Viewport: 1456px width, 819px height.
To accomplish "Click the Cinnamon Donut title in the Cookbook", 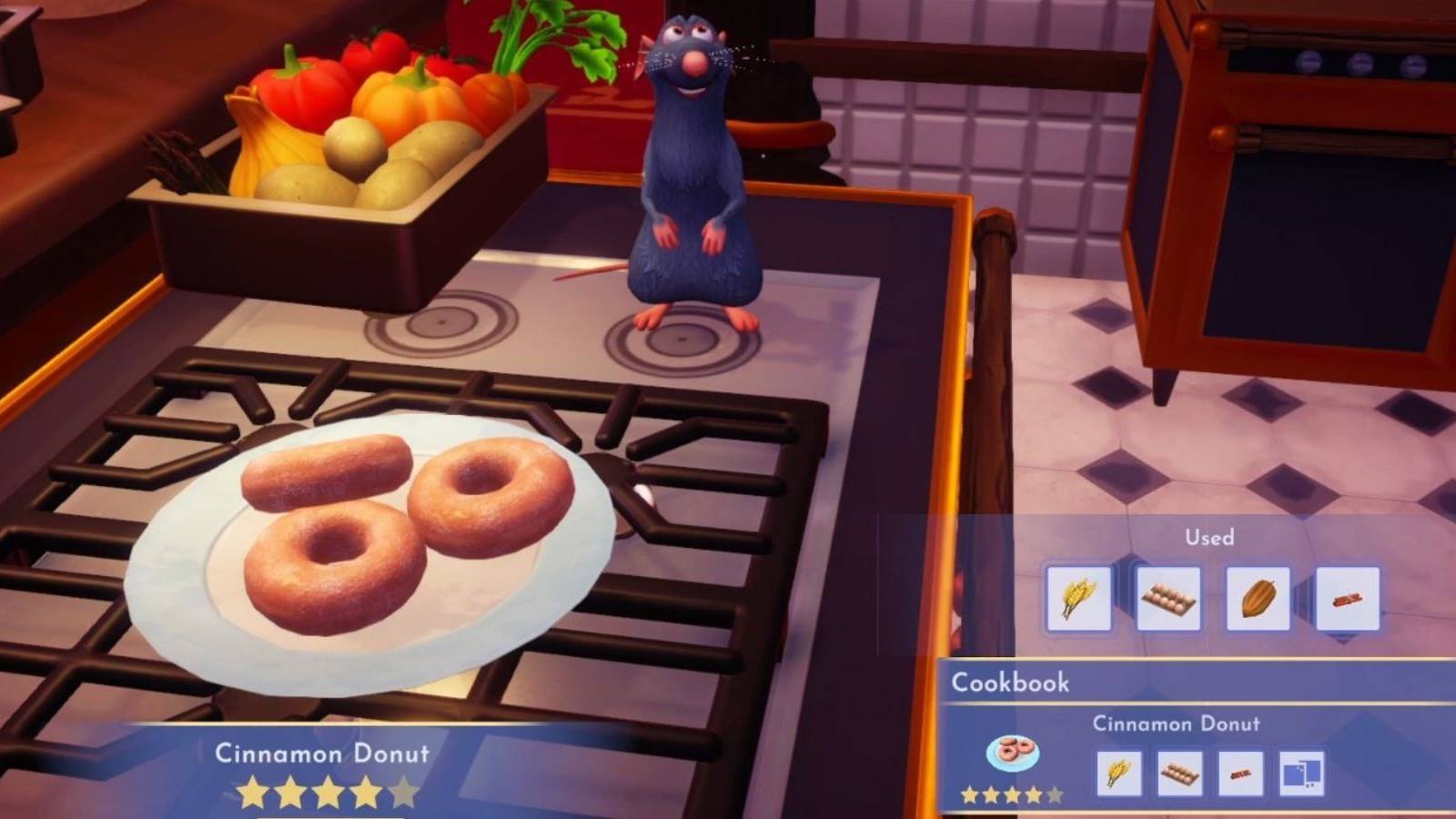I will point(1177,725).
